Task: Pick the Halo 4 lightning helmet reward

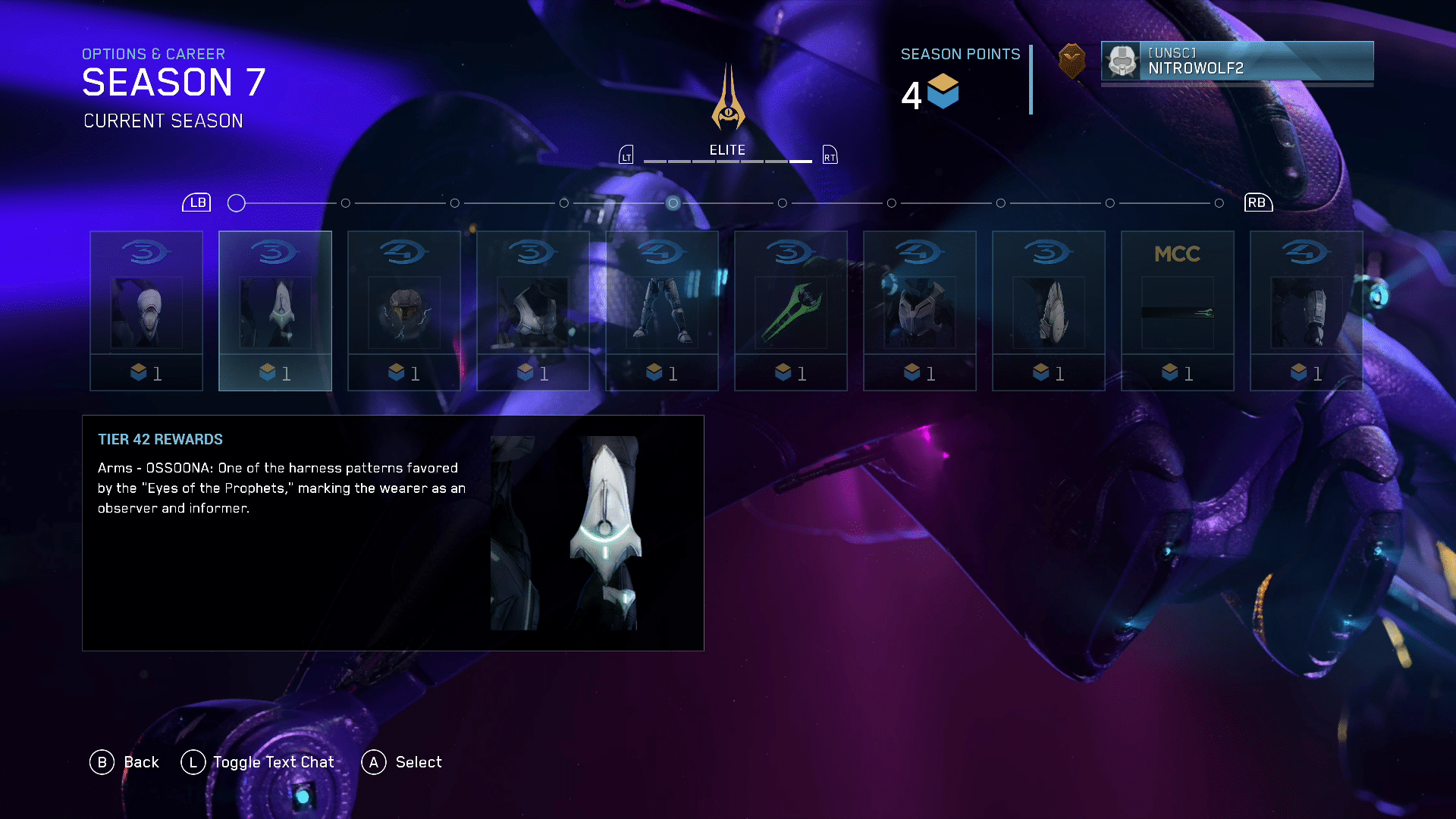Action: click(x=404, y=310)
